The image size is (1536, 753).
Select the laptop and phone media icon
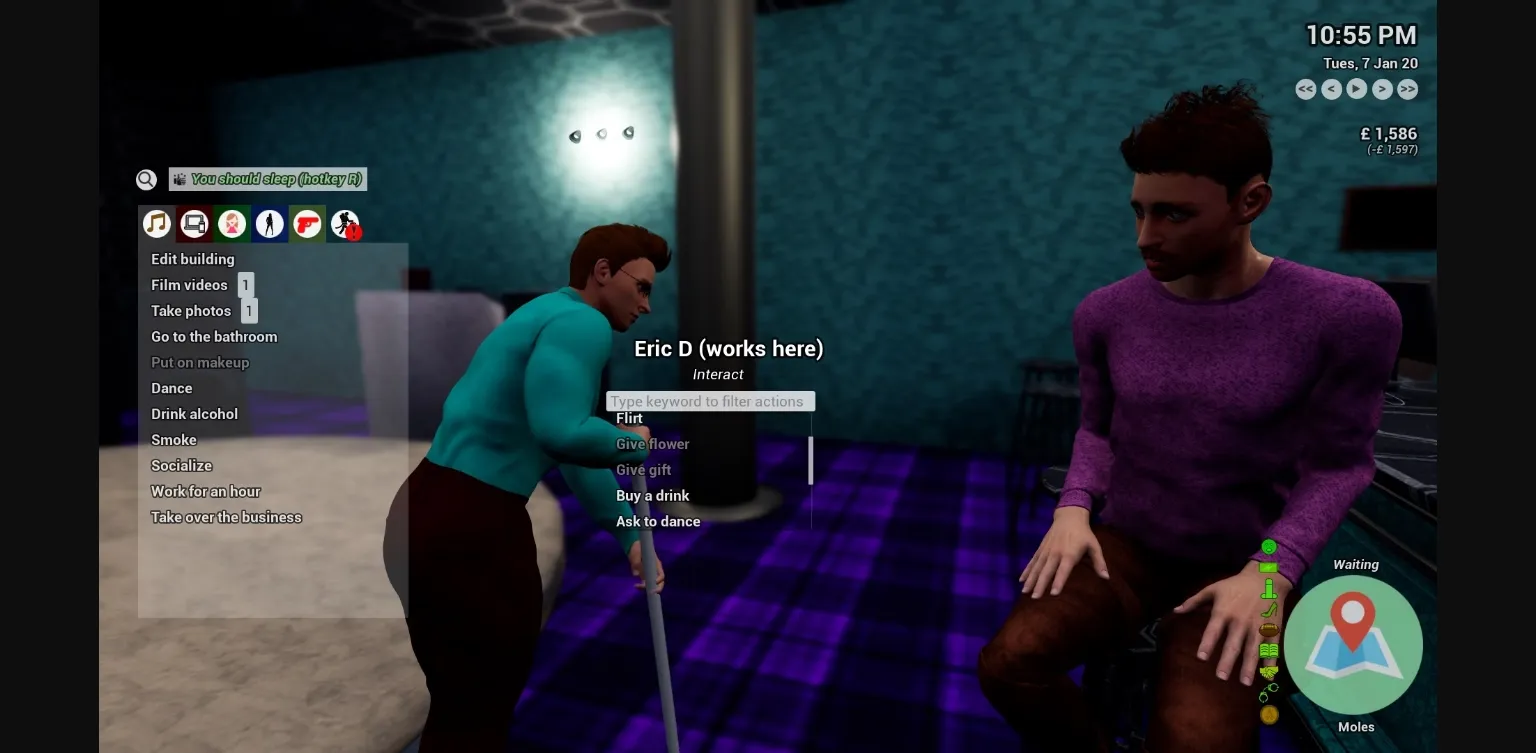coord(194,223)
